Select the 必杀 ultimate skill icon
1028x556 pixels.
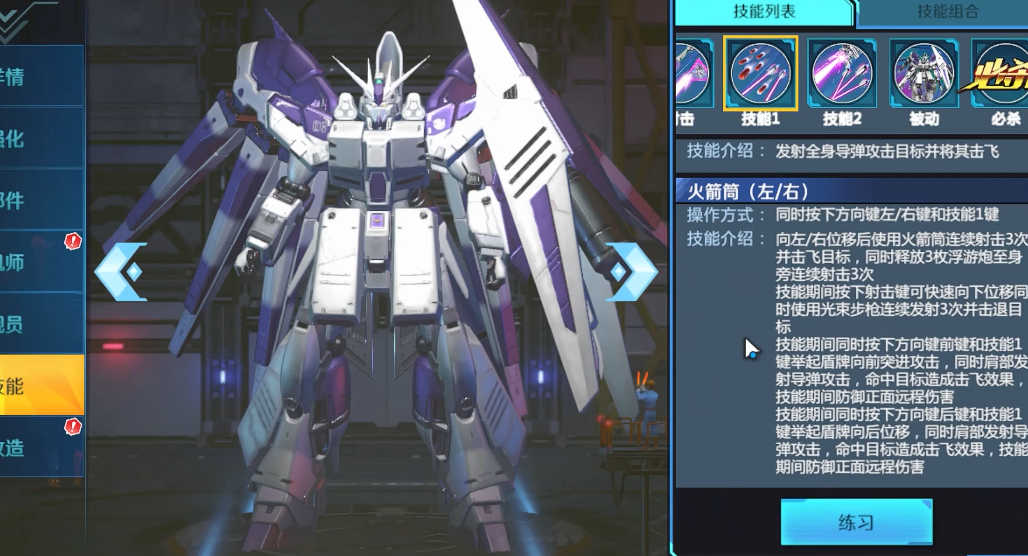tap(1000, 74)
